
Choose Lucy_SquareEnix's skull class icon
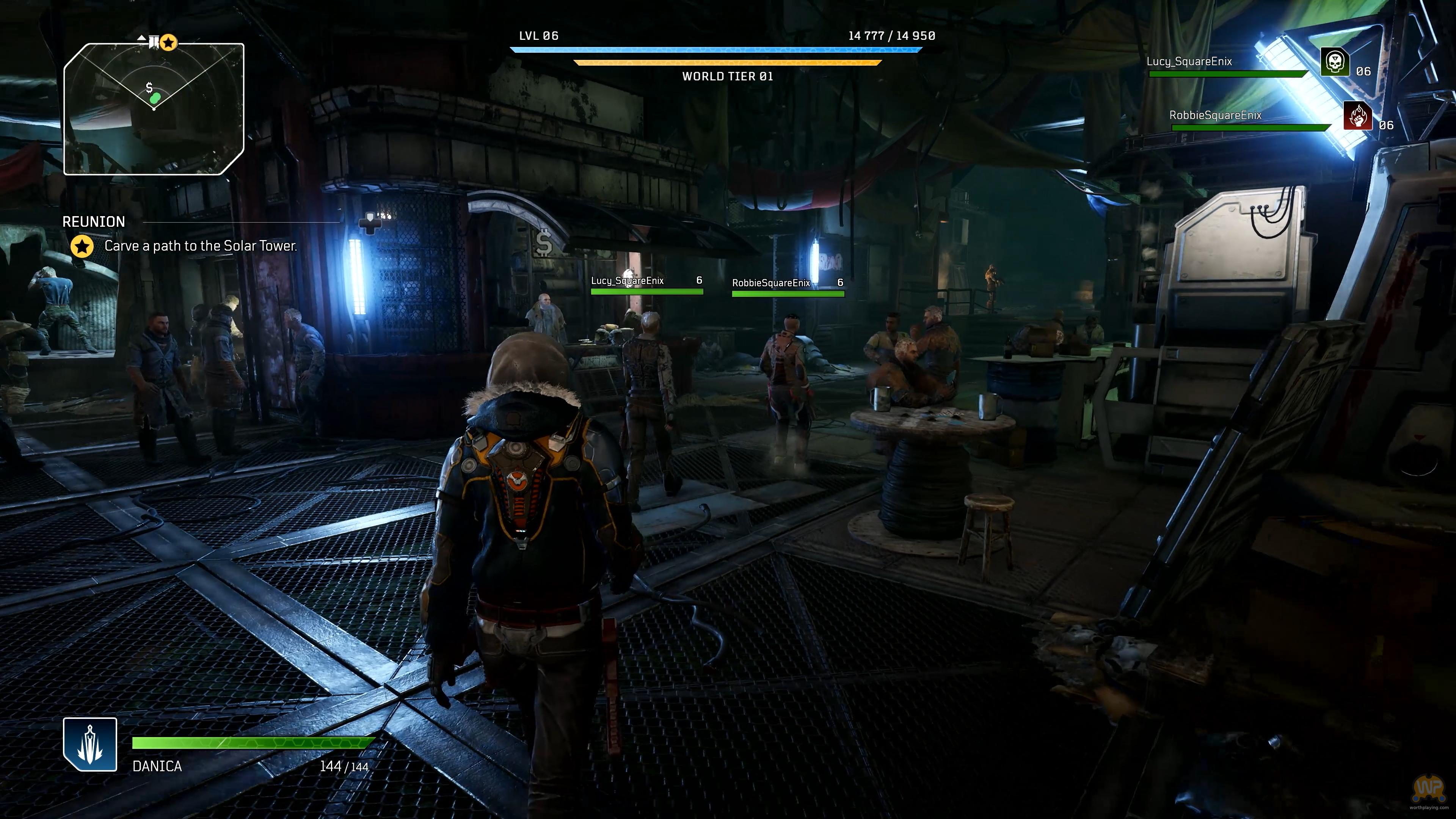coord(1335,62)
